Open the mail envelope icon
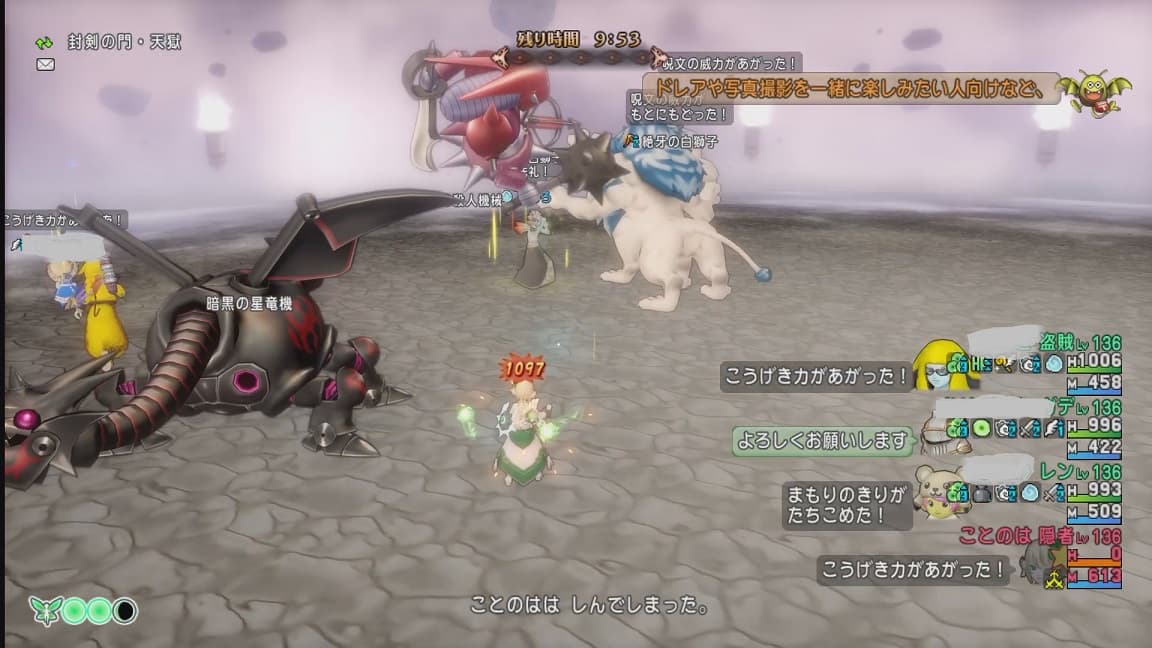The image size is (1152, 648). [45, 64]
